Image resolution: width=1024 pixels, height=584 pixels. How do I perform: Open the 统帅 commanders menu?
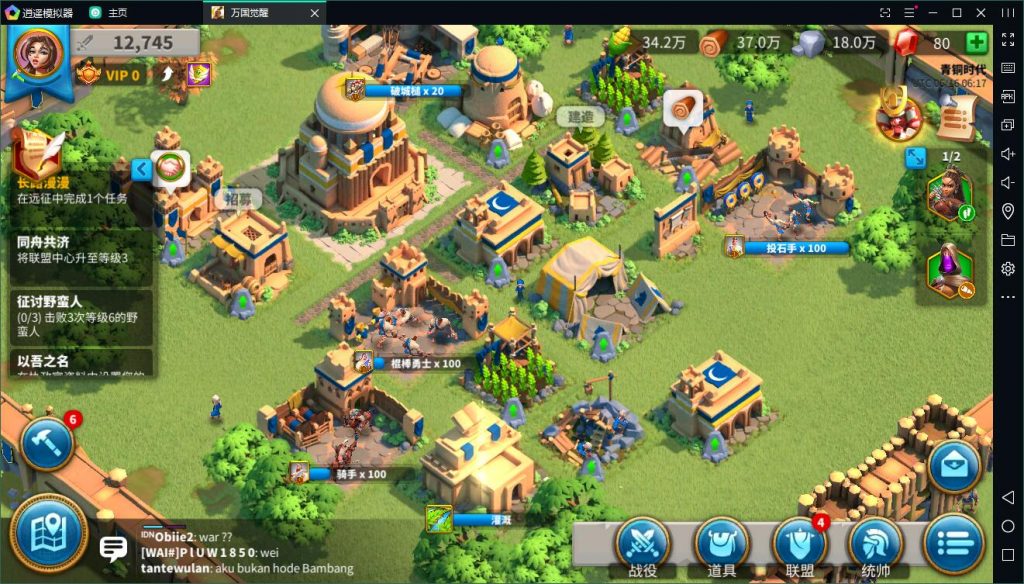tap(876, 546)
